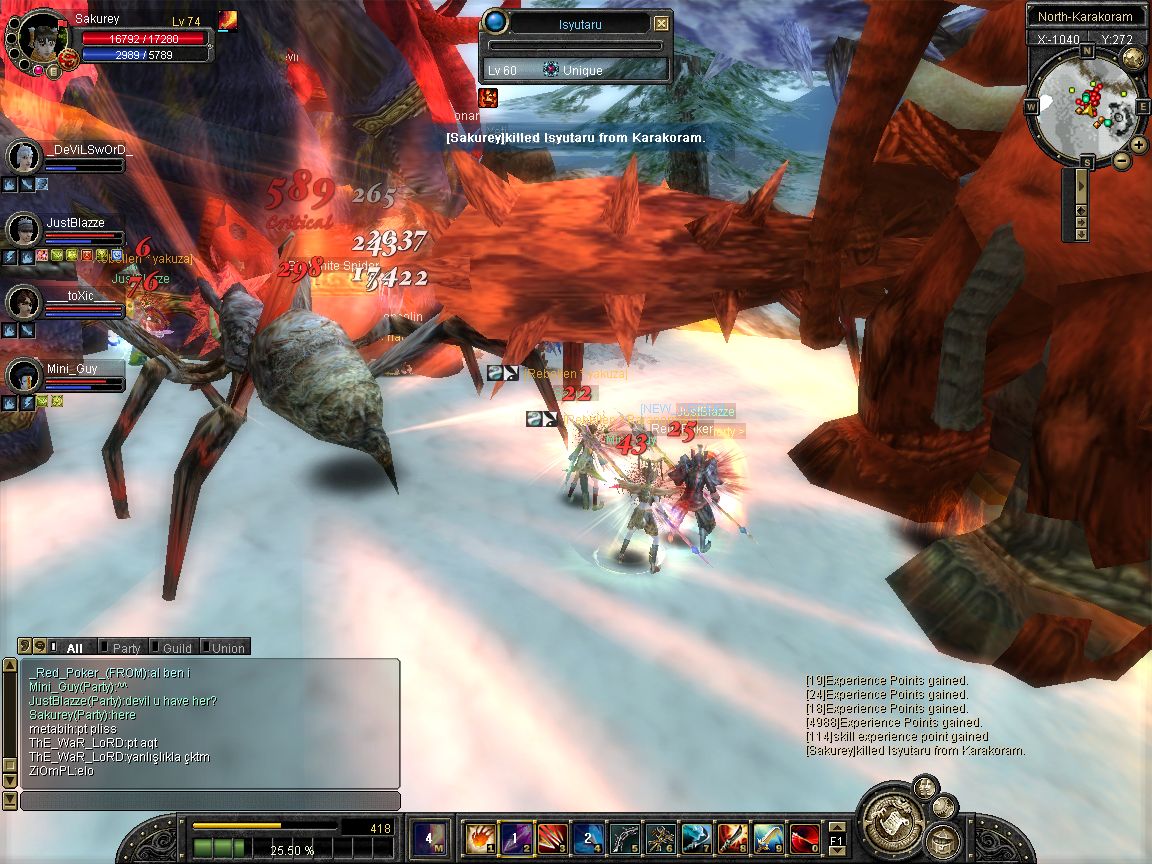Use the red blade skill in slot 8
Viewport: 1152px width, 864px height.
pyautogui.click(x=732, y=837)
